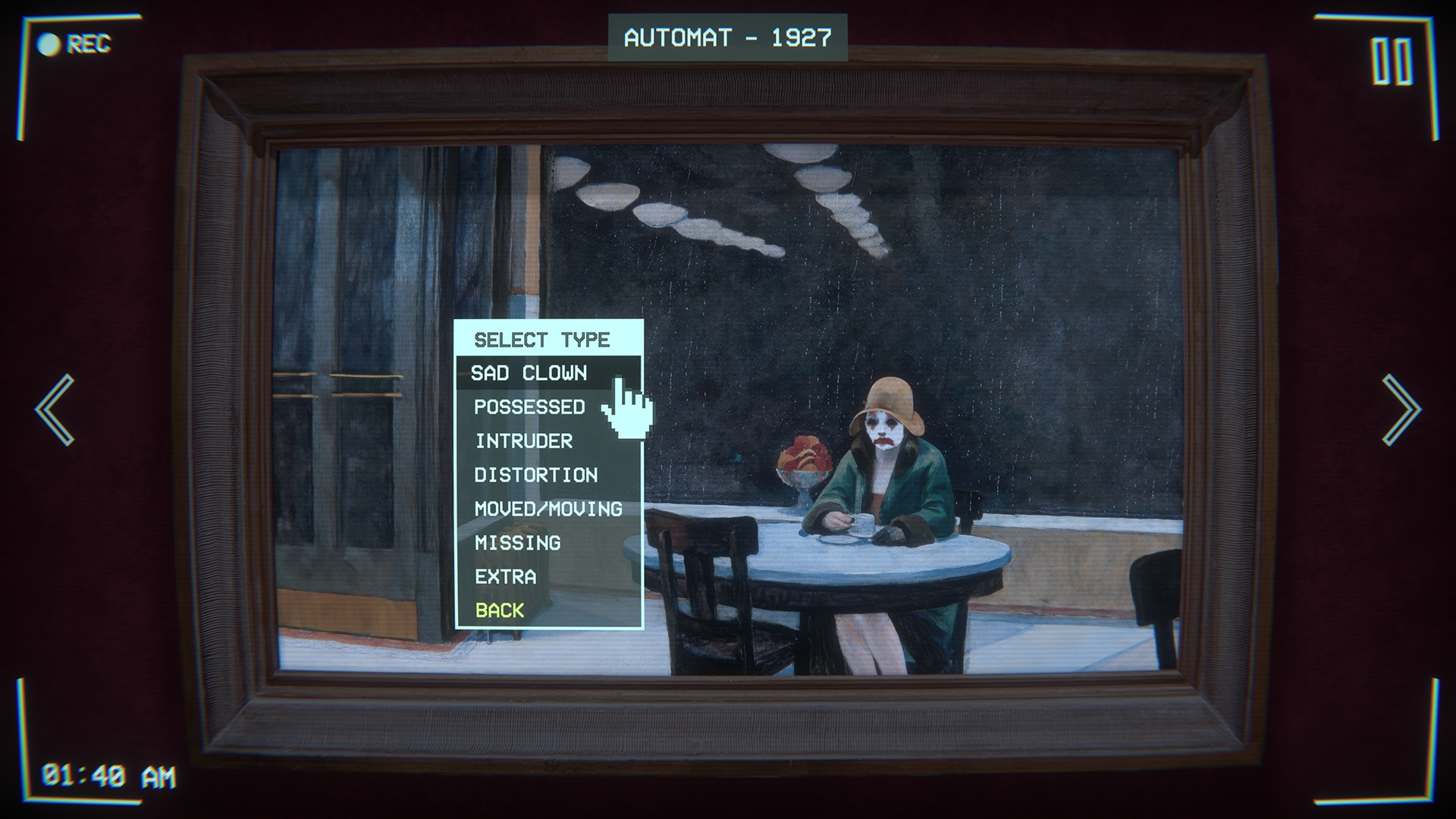Select the Sad Clown anomaly type
Viewport: 1456px width, 819px height.
[529, 373]
